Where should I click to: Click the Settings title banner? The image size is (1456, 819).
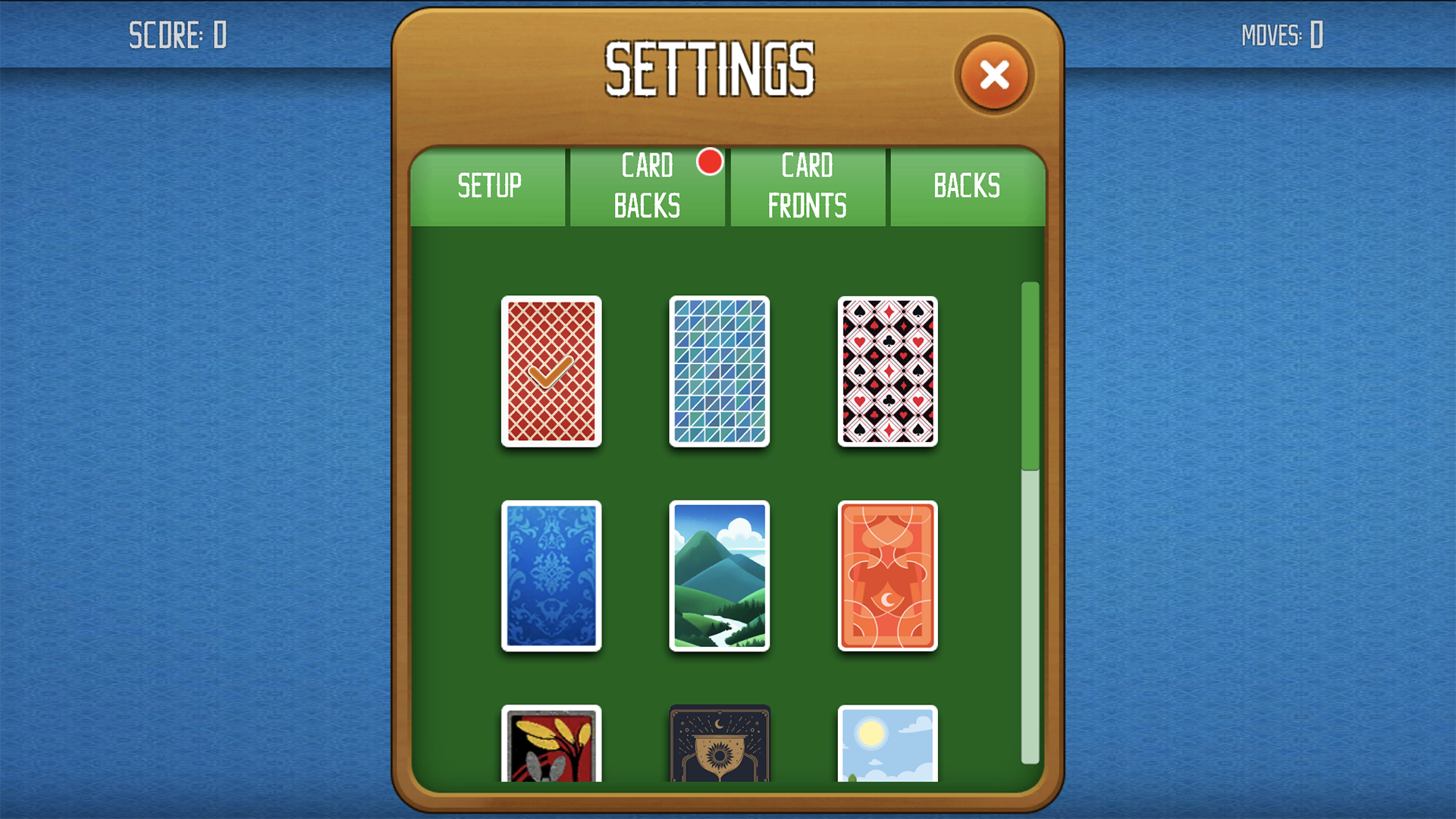pyautogui.click(x=711, y=68)
